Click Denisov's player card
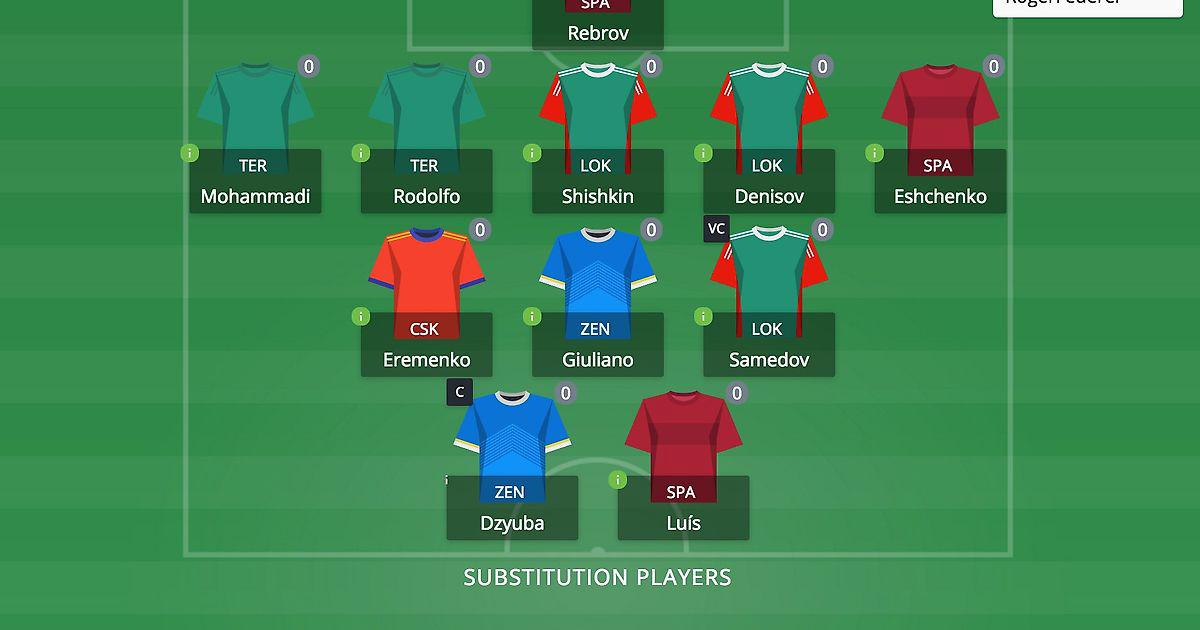The height and width of the screenshot is (630, 1200). point(768,182)
